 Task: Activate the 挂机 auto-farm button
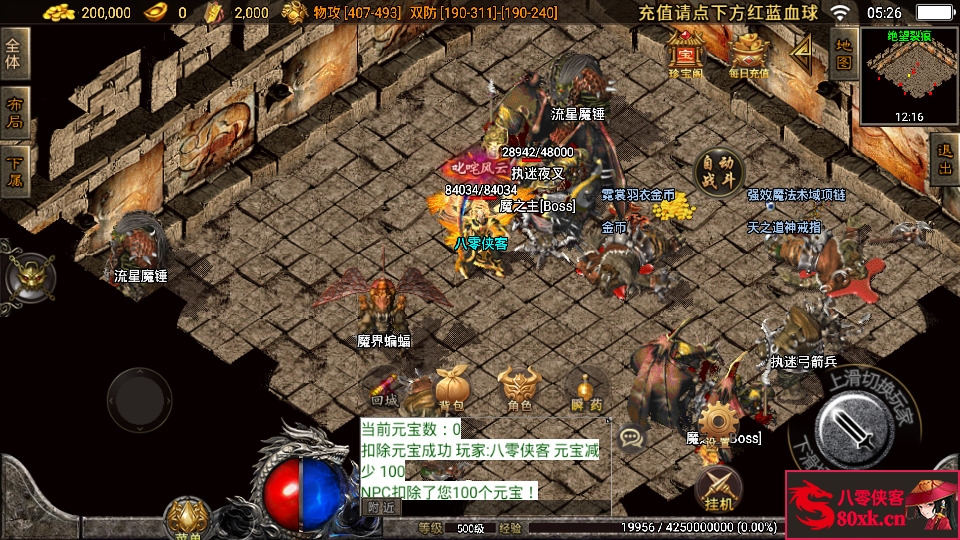(x=717, y=488)
